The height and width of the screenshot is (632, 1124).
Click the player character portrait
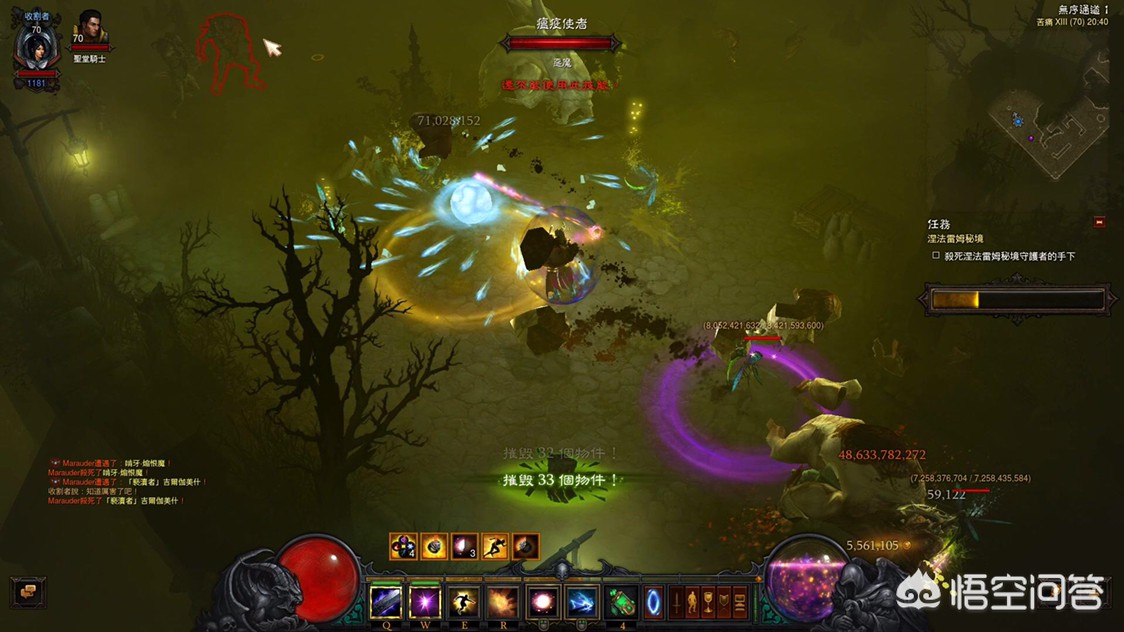tap(36, 47)
